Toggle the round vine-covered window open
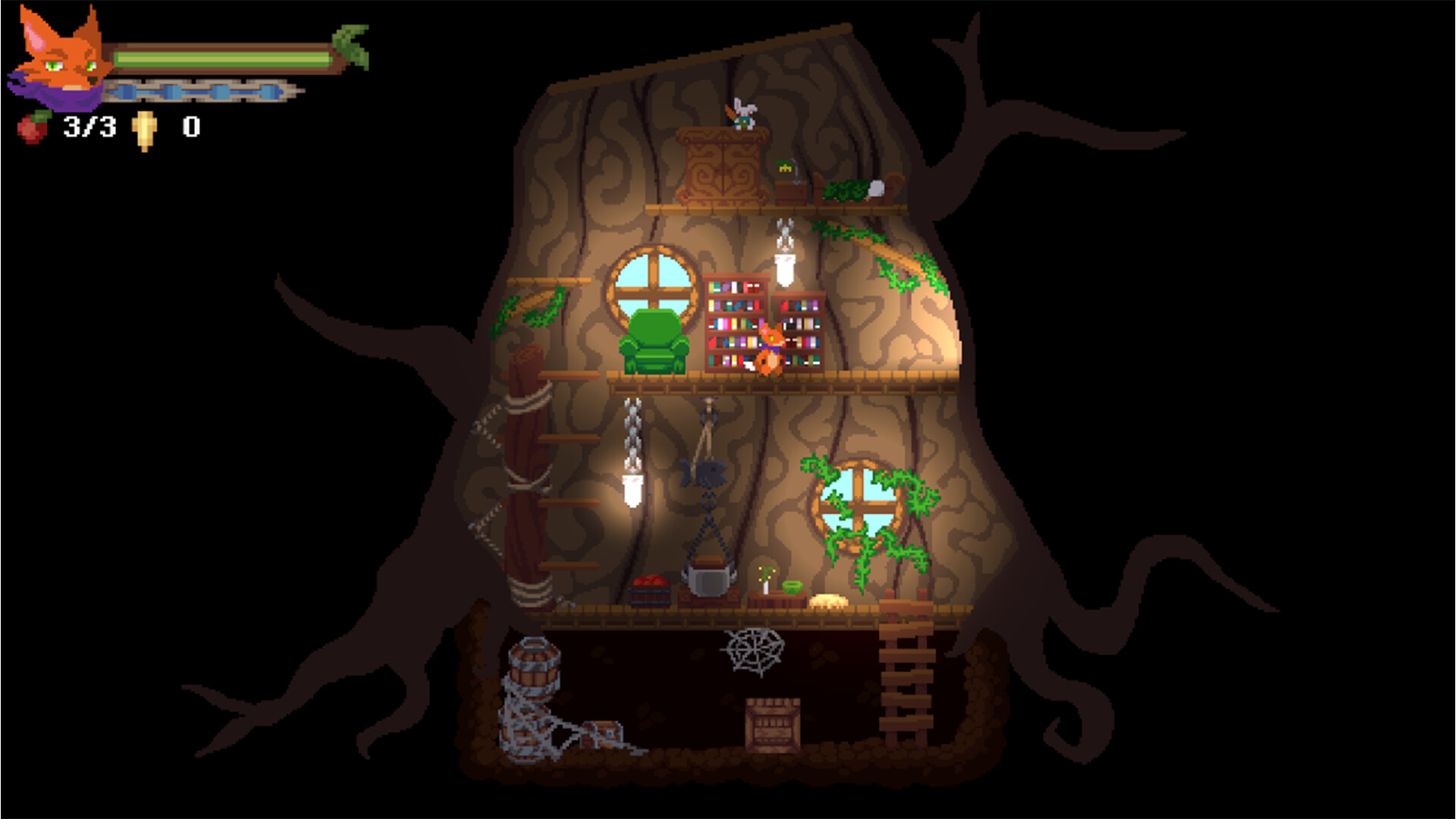 point(859,507)
